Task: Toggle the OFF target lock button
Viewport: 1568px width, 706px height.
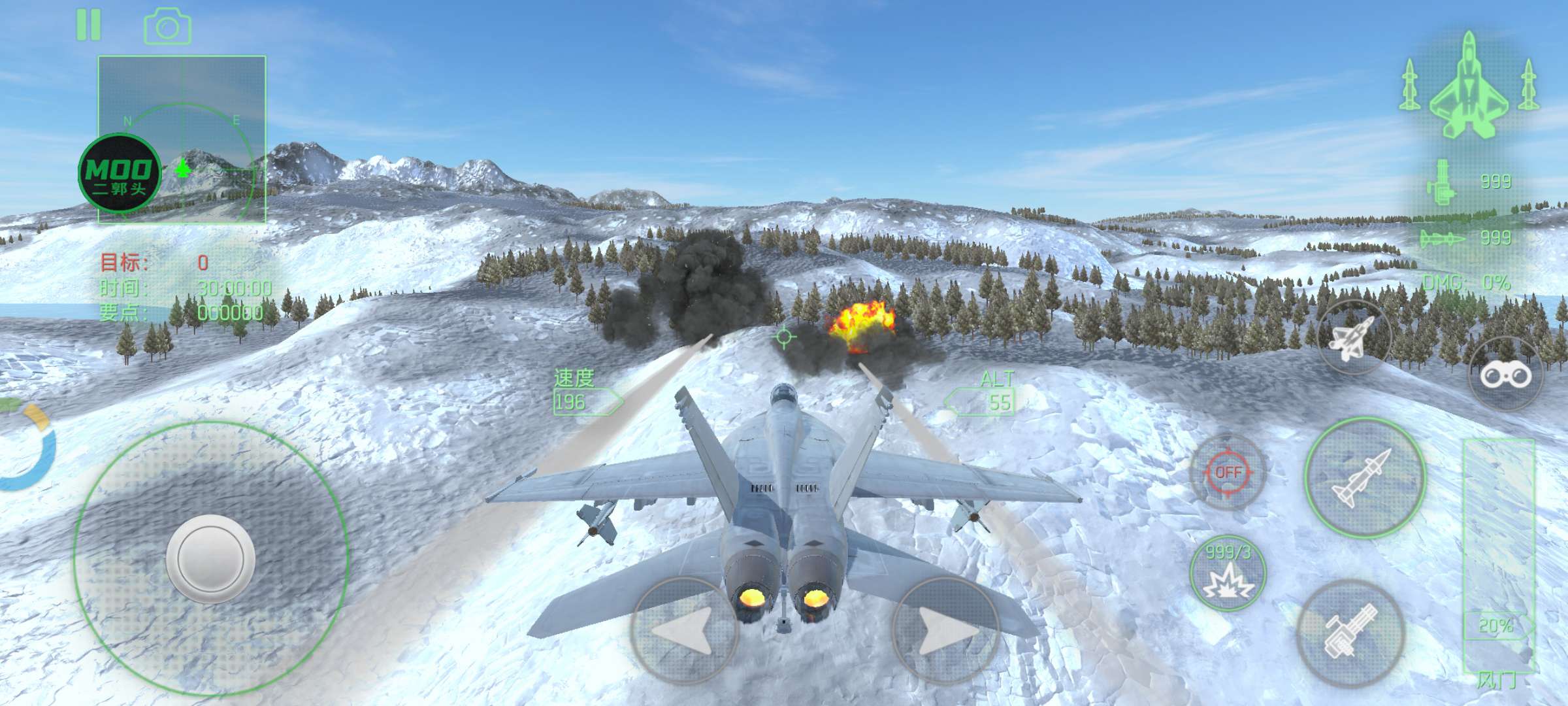Action: pyautogui.click(x=1228, y=472)
